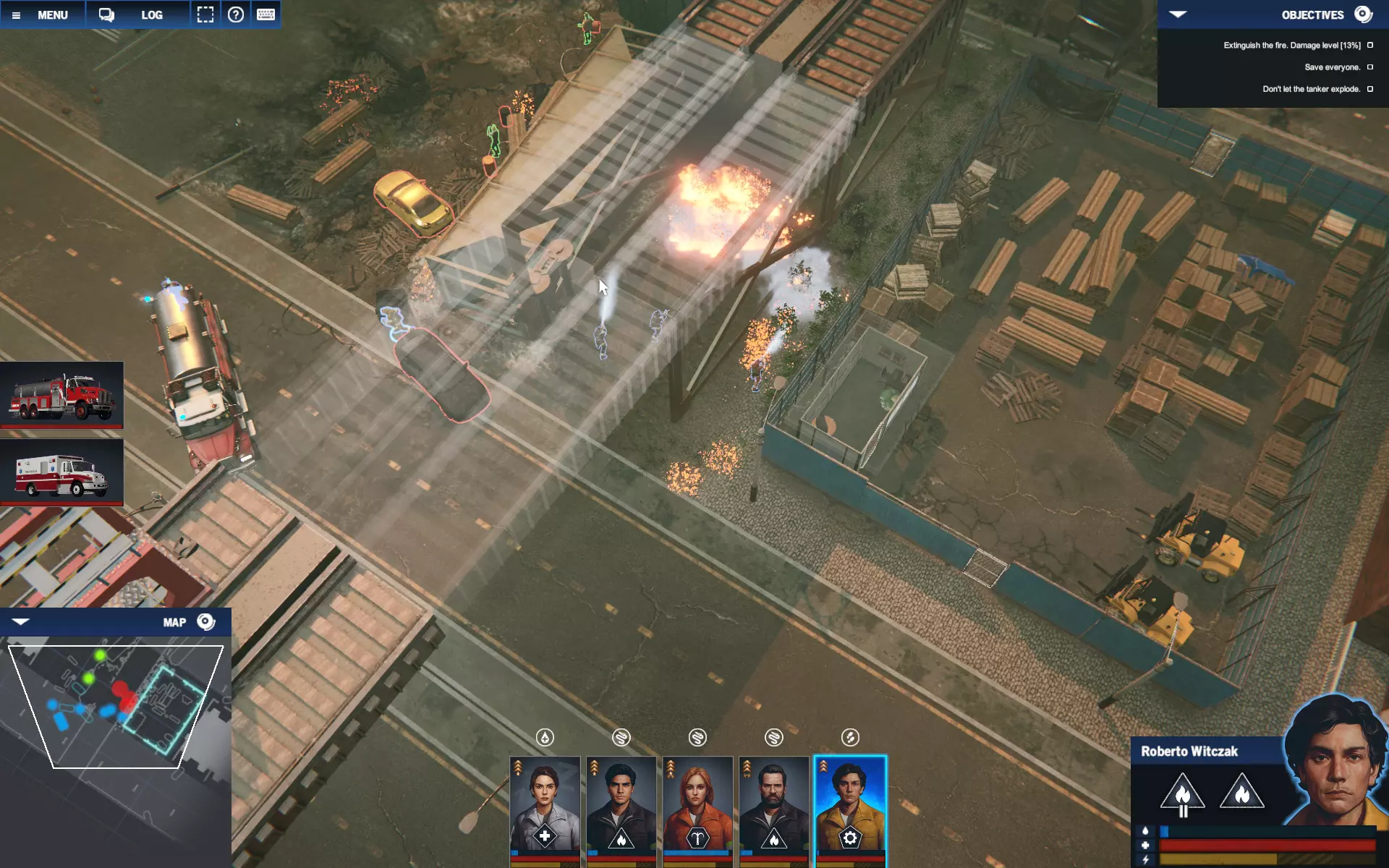Show the keyboard shortcuts icon
This screenshot has height=868, width=1389.
pyautogui.click(x=266, y=14)
